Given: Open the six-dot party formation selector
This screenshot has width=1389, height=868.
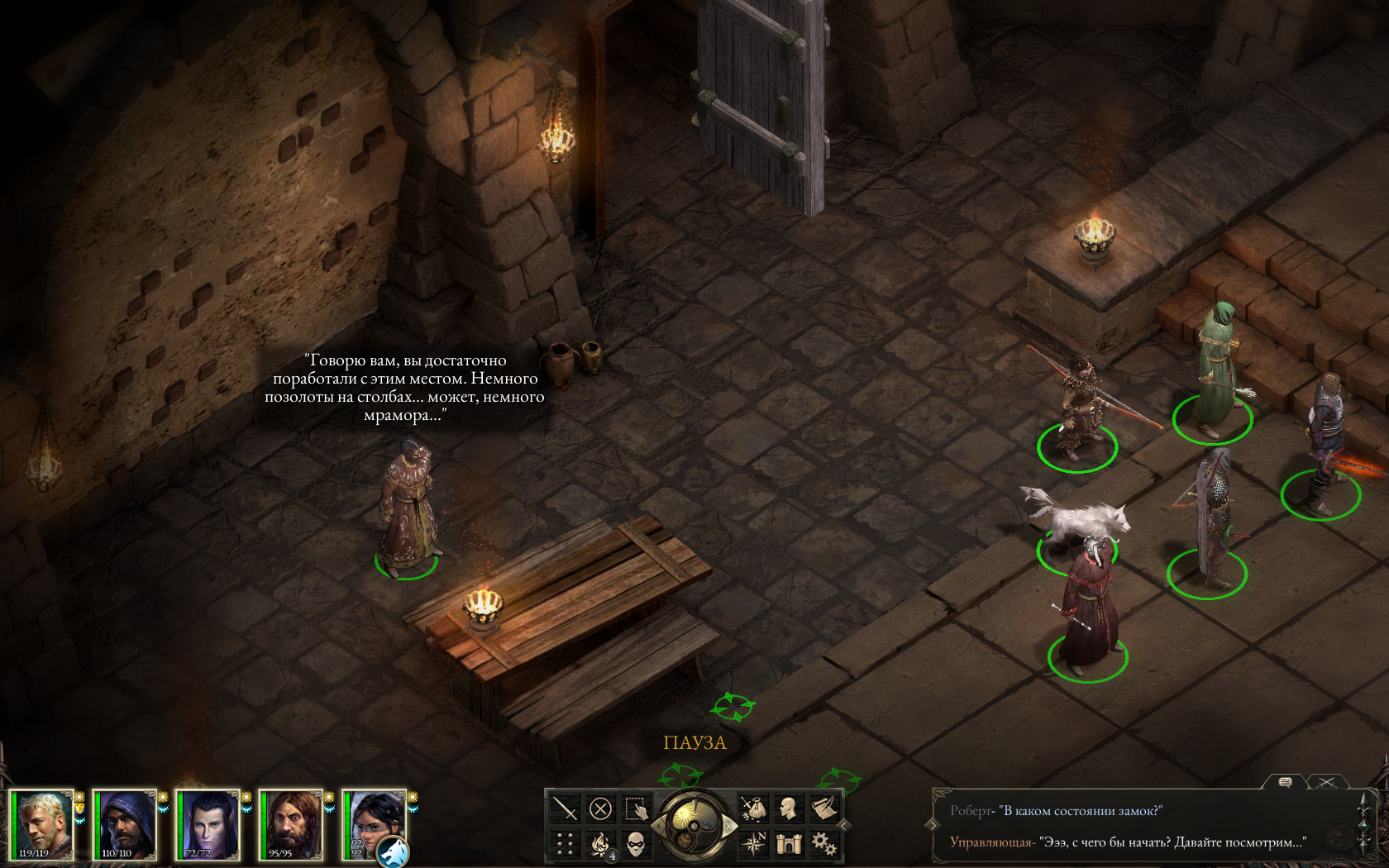Looking at the screenshot, I should point(566,844).
